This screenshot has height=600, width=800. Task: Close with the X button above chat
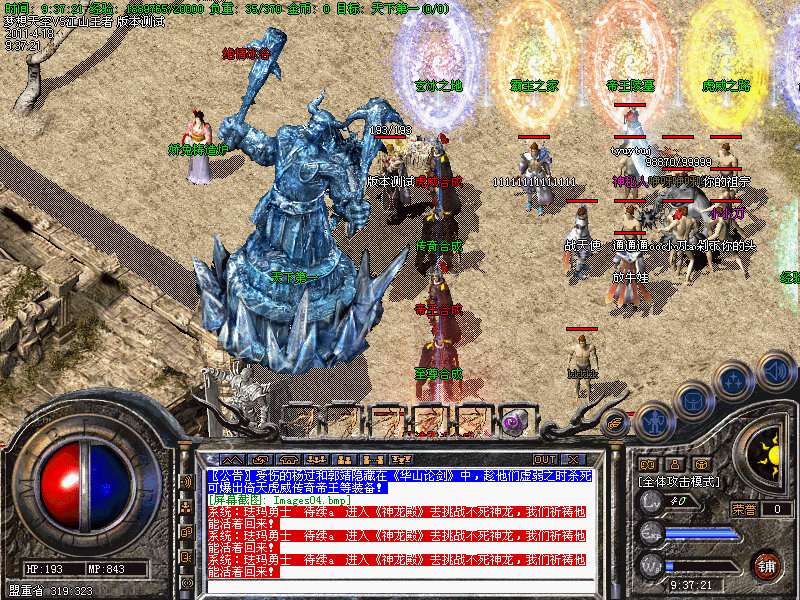click(574, 459)
